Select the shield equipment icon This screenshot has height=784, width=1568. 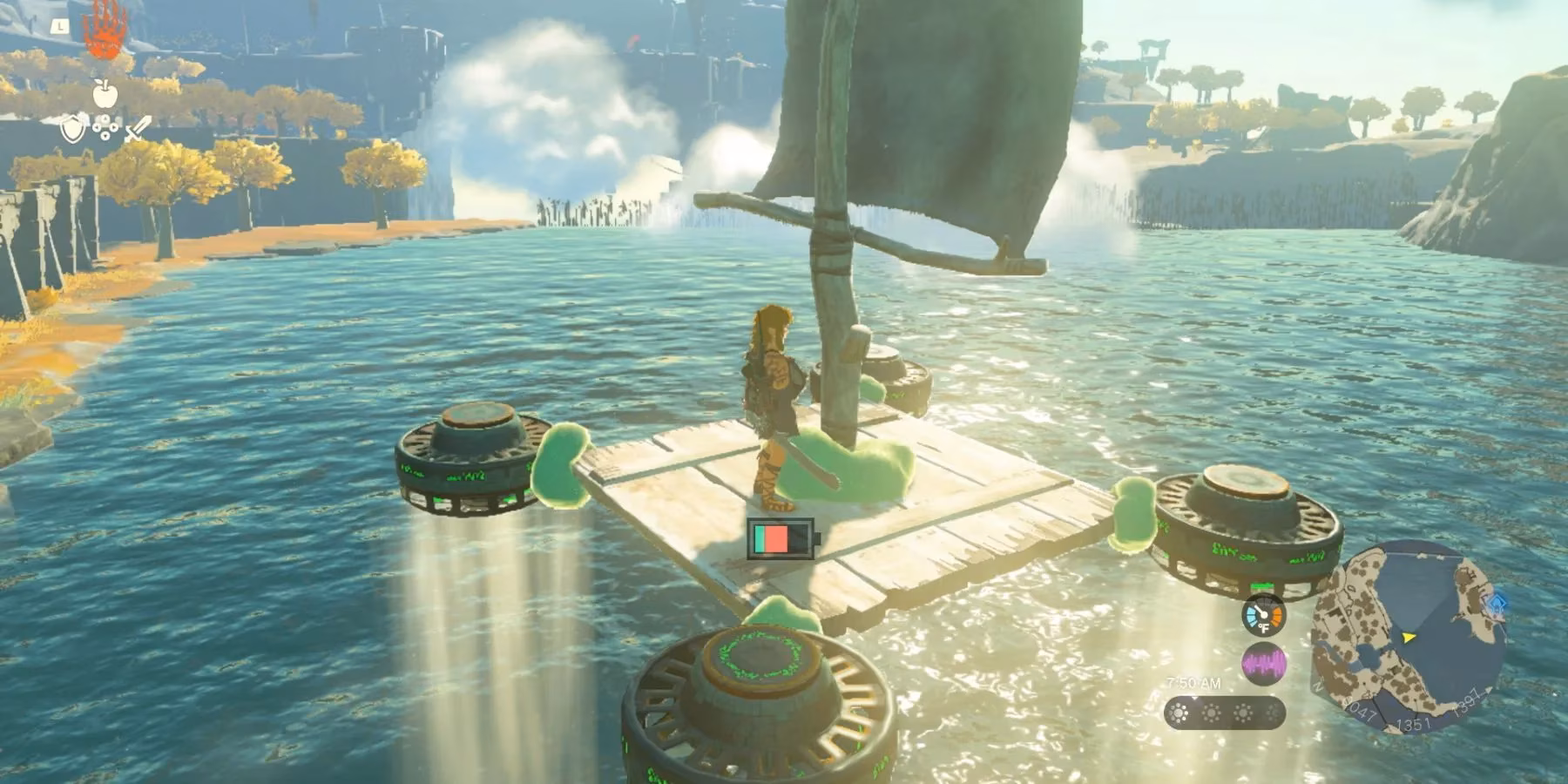coord(73,129)
